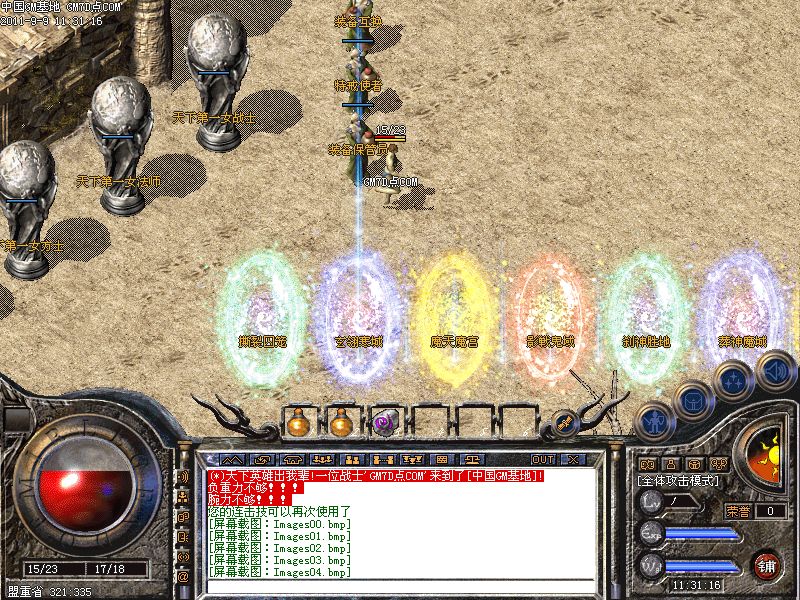Close the game with the X button

(x=573, y=460)
